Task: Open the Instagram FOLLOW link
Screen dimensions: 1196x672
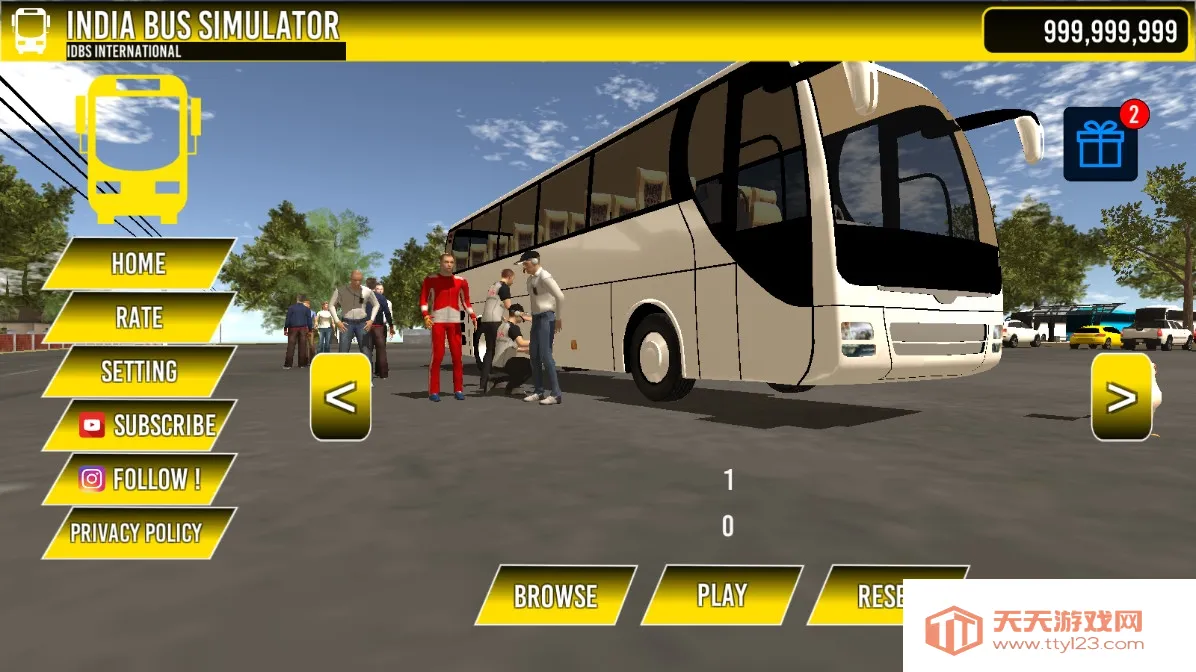Action: point(140,480)
